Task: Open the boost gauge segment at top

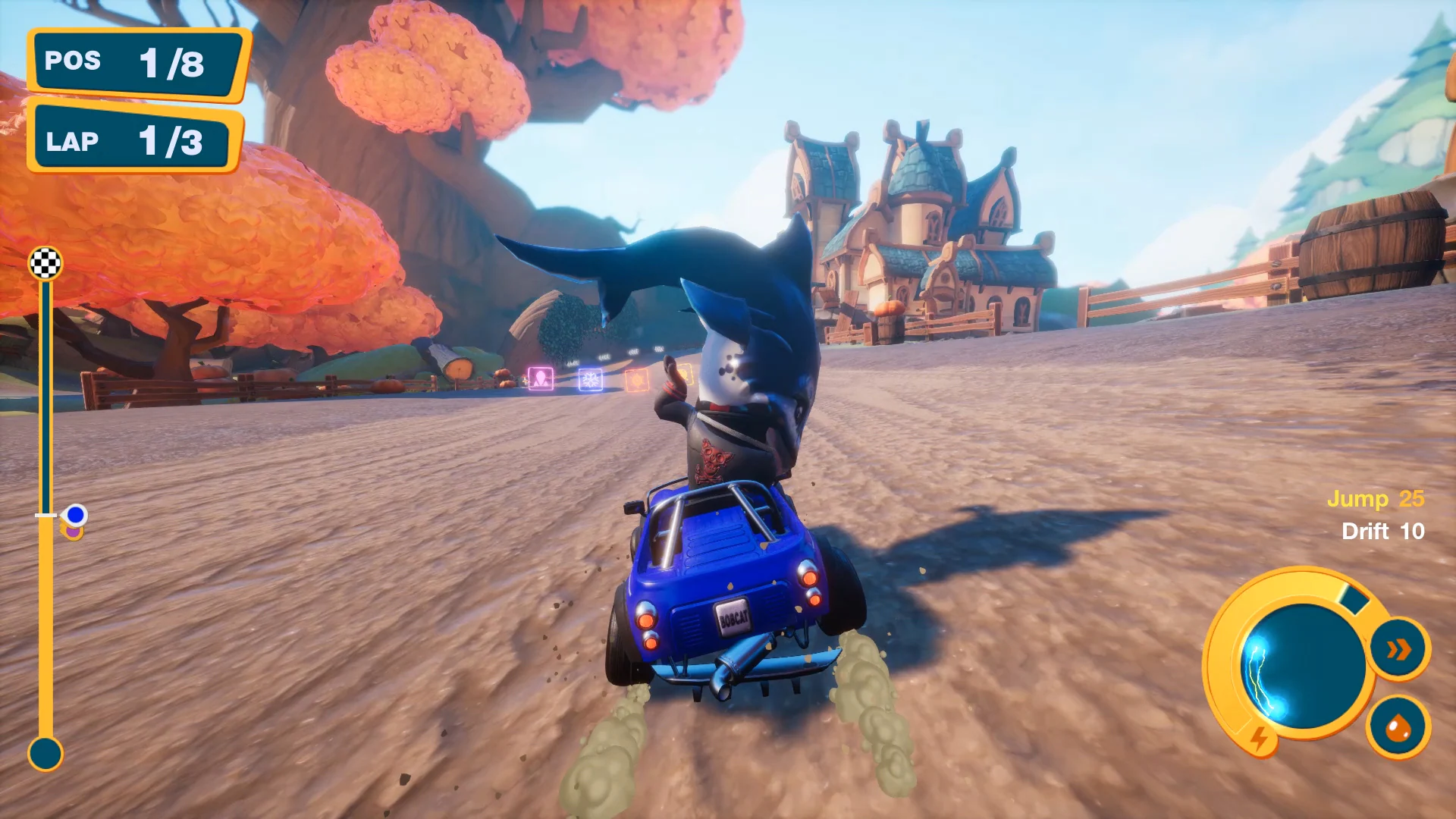Action: point(1354,598)
